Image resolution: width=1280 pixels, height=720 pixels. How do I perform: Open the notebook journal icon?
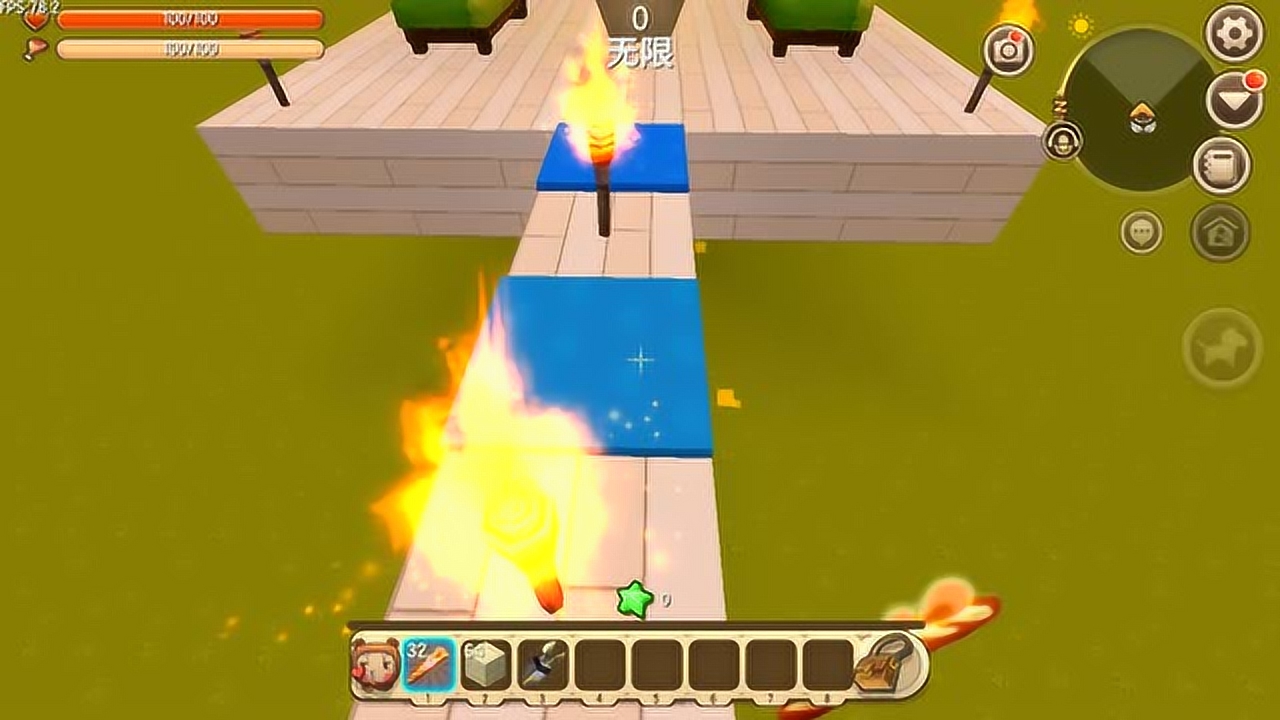[x=1221, y=165]
